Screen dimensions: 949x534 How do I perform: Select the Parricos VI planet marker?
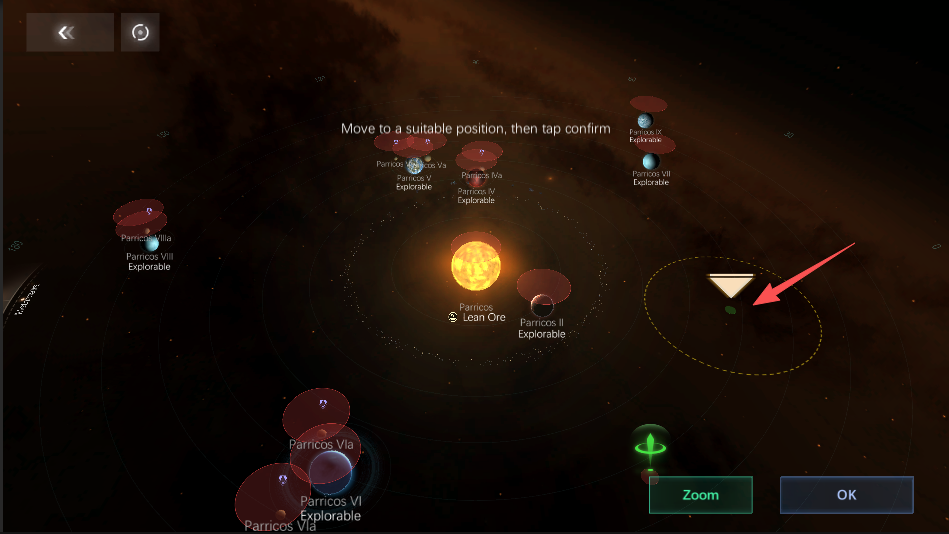(330, 472)
